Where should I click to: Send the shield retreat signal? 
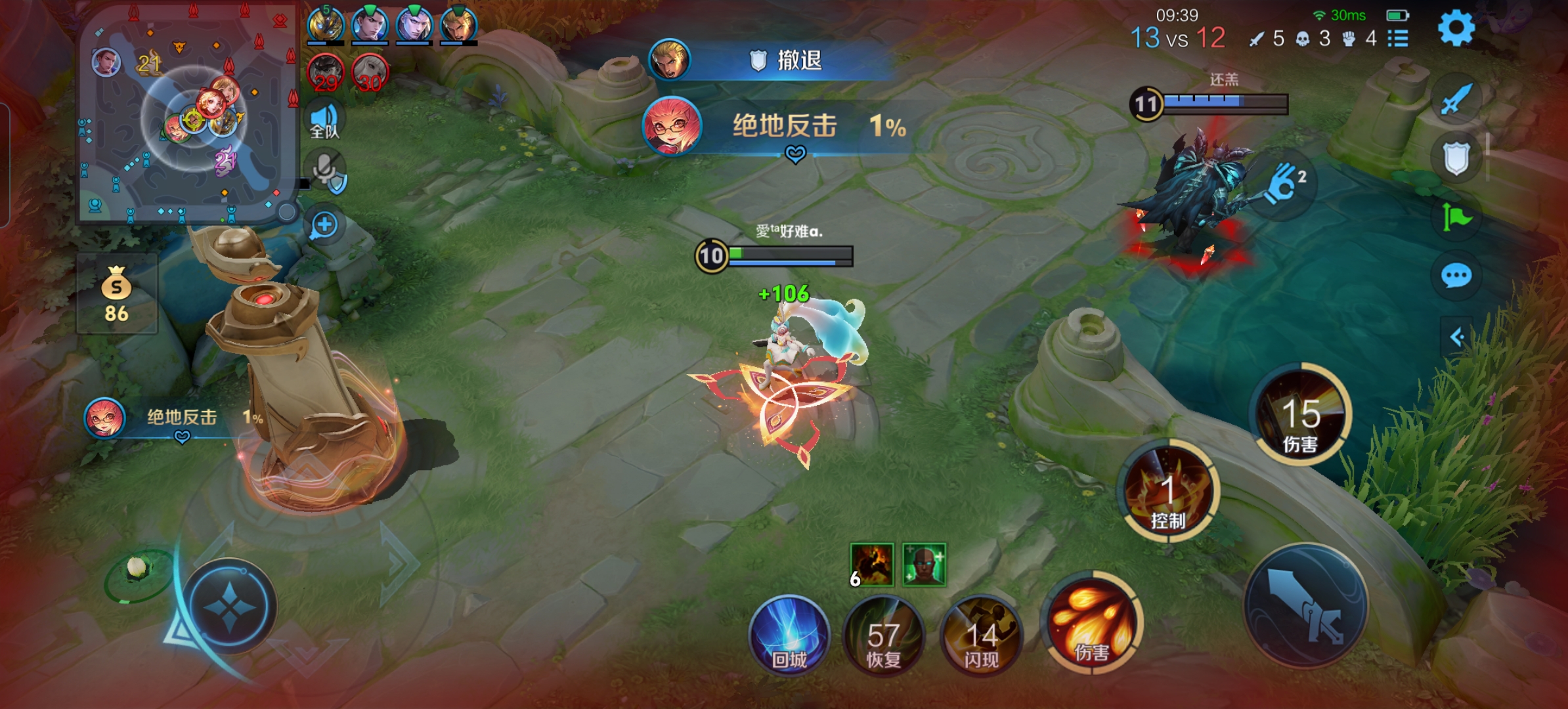pos(1456,158)
